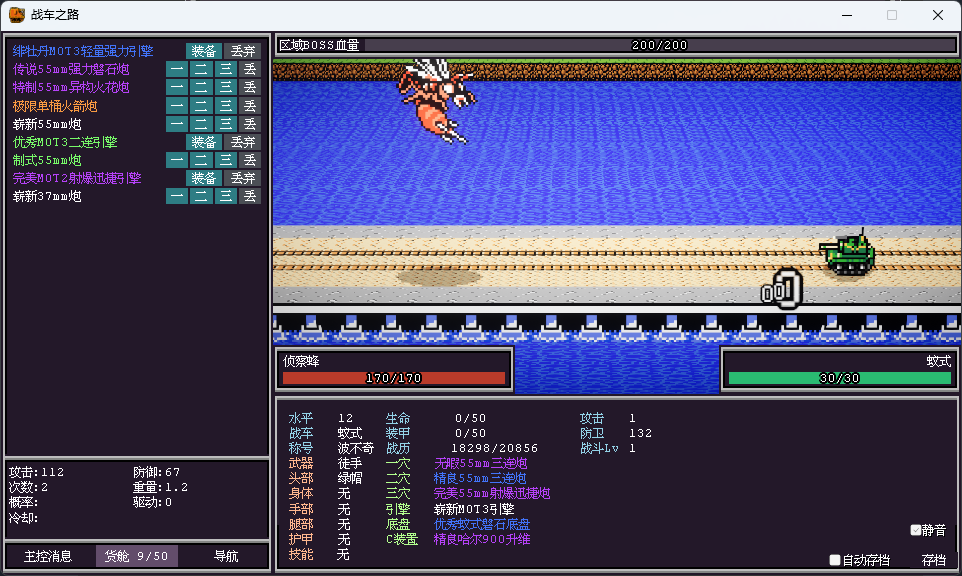Toggle the 静音 mute checkbox
Viewport: 962px width, 576px height.
point(916,530)
